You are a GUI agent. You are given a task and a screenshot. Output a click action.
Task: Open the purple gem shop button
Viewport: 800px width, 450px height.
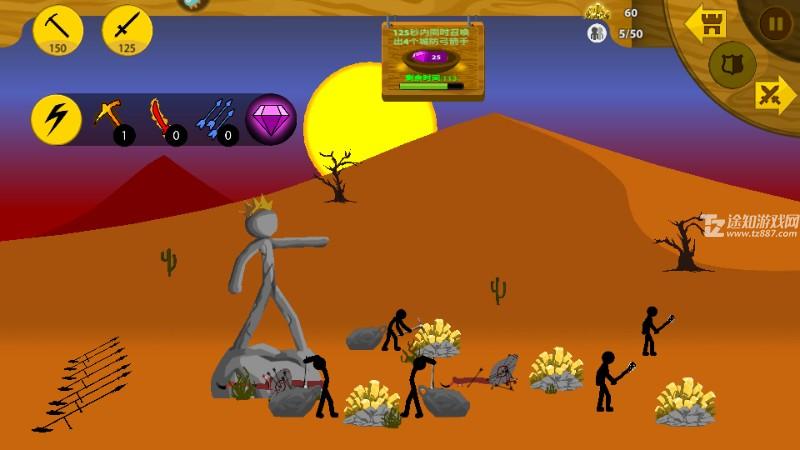click(270, 119)
